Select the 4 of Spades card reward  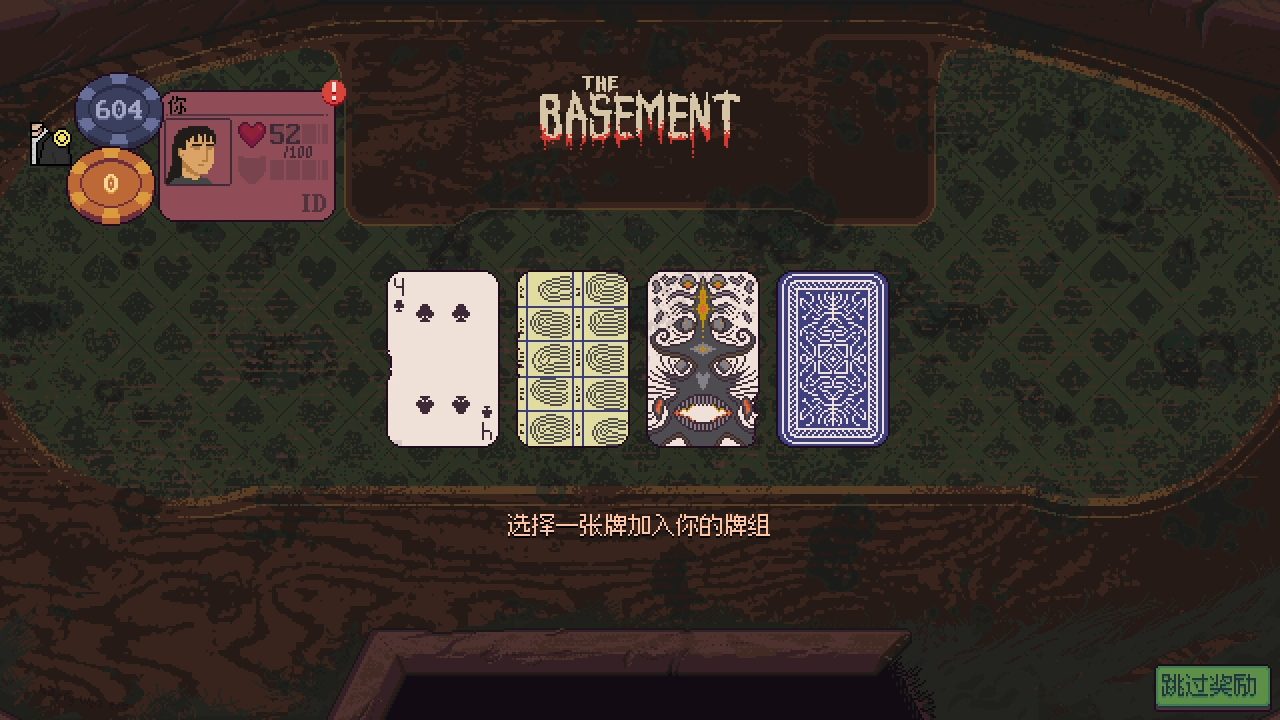(443, 357)
